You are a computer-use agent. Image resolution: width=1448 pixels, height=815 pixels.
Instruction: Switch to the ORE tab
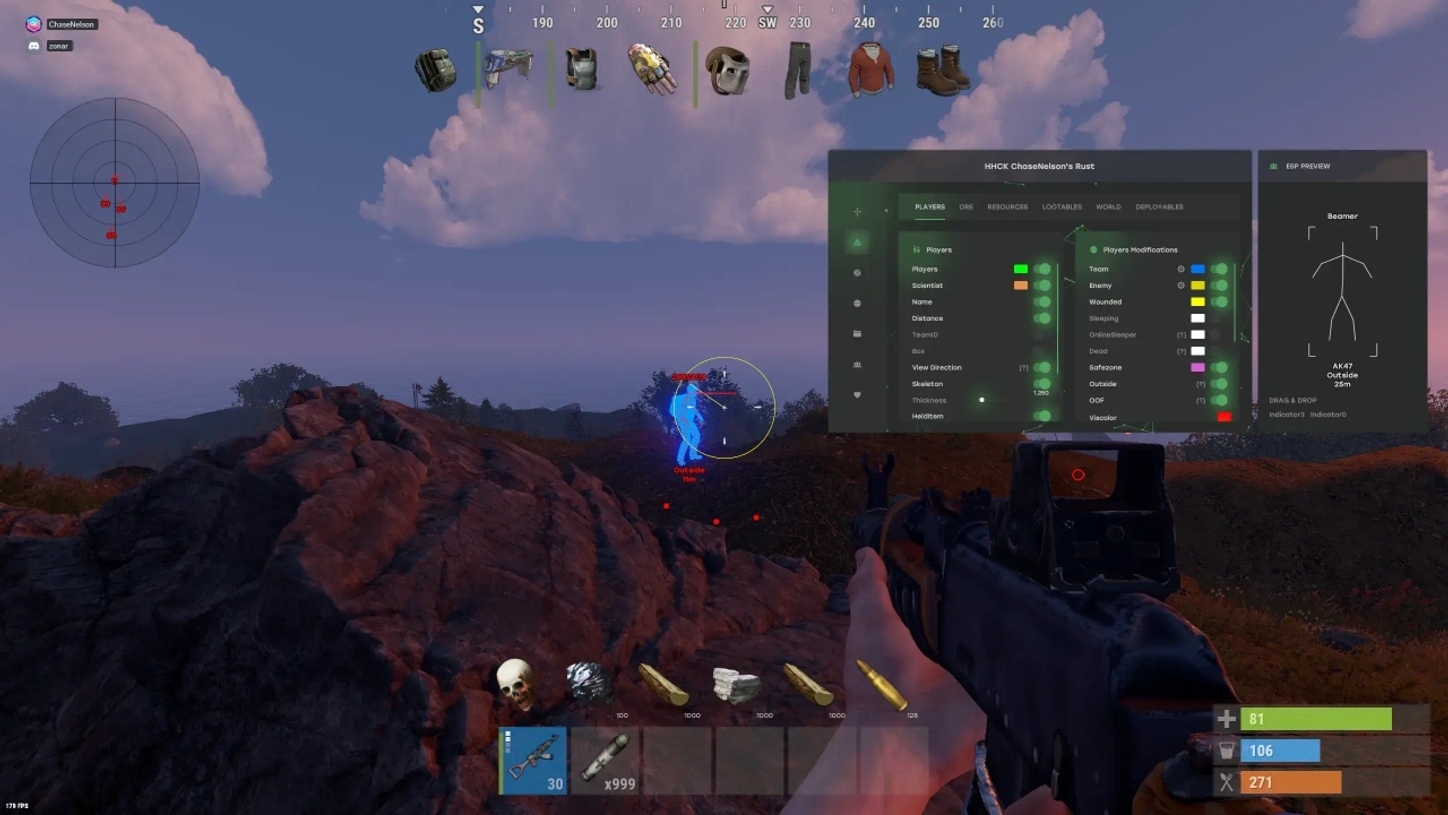pyautogui.click(x=966, y=207)
